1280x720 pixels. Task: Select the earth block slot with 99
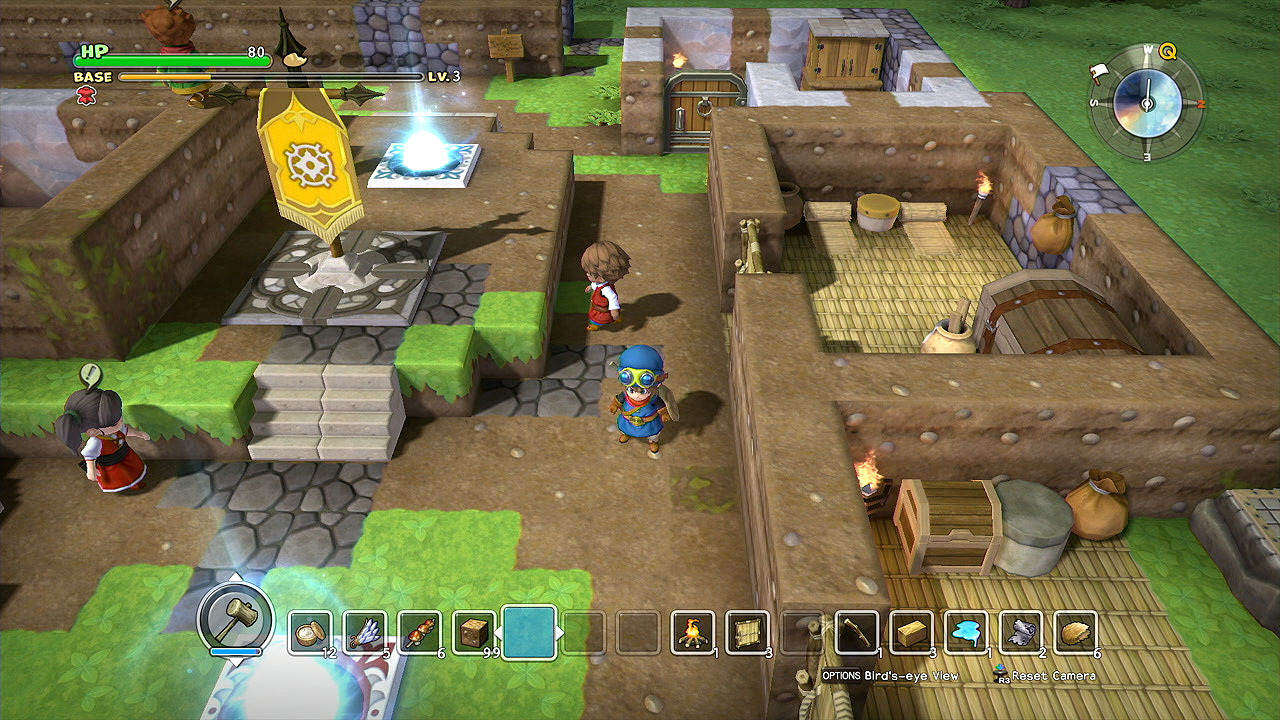473,632
